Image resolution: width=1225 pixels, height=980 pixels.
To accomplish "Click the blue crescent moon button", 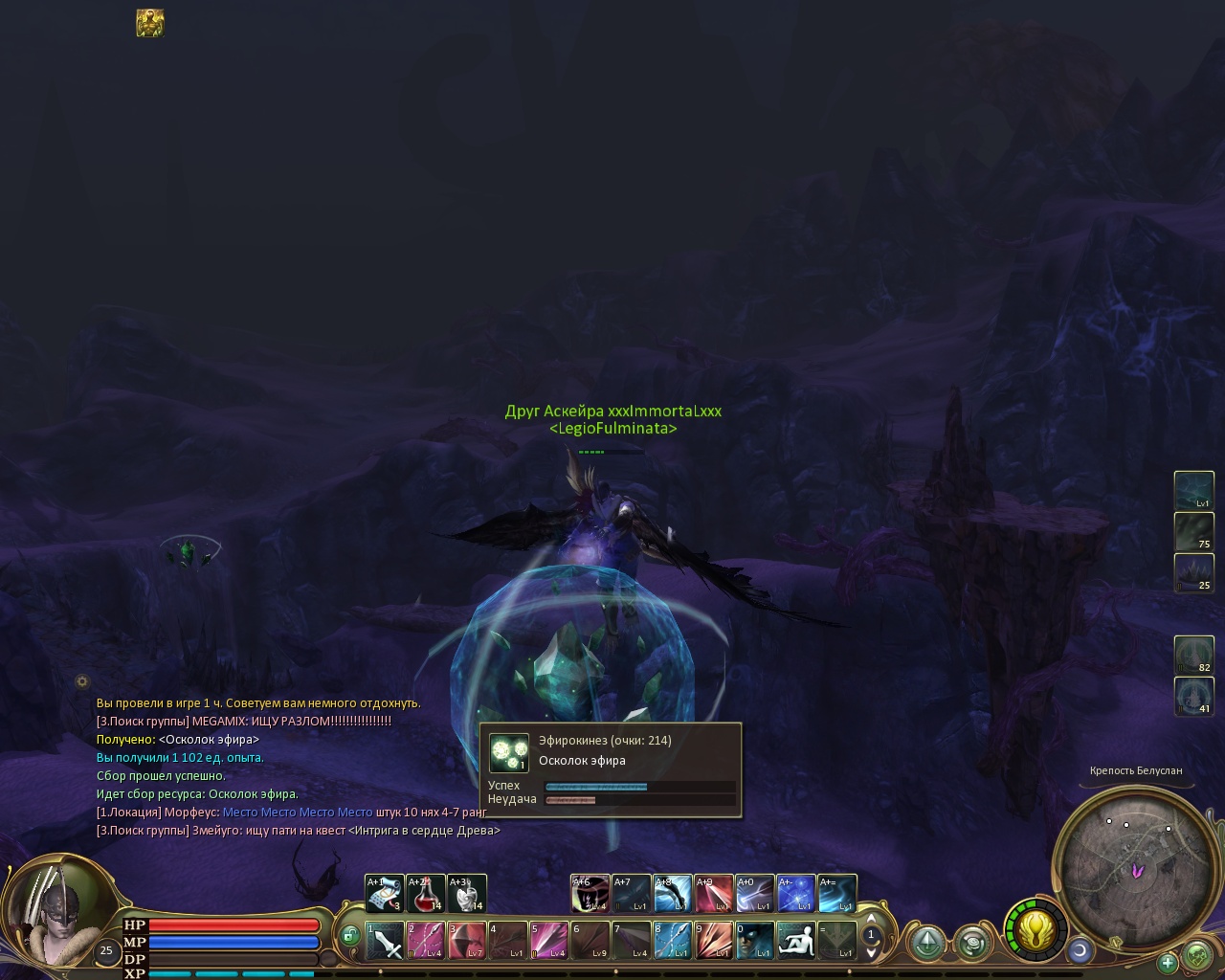I will [x=1080, y=950].
